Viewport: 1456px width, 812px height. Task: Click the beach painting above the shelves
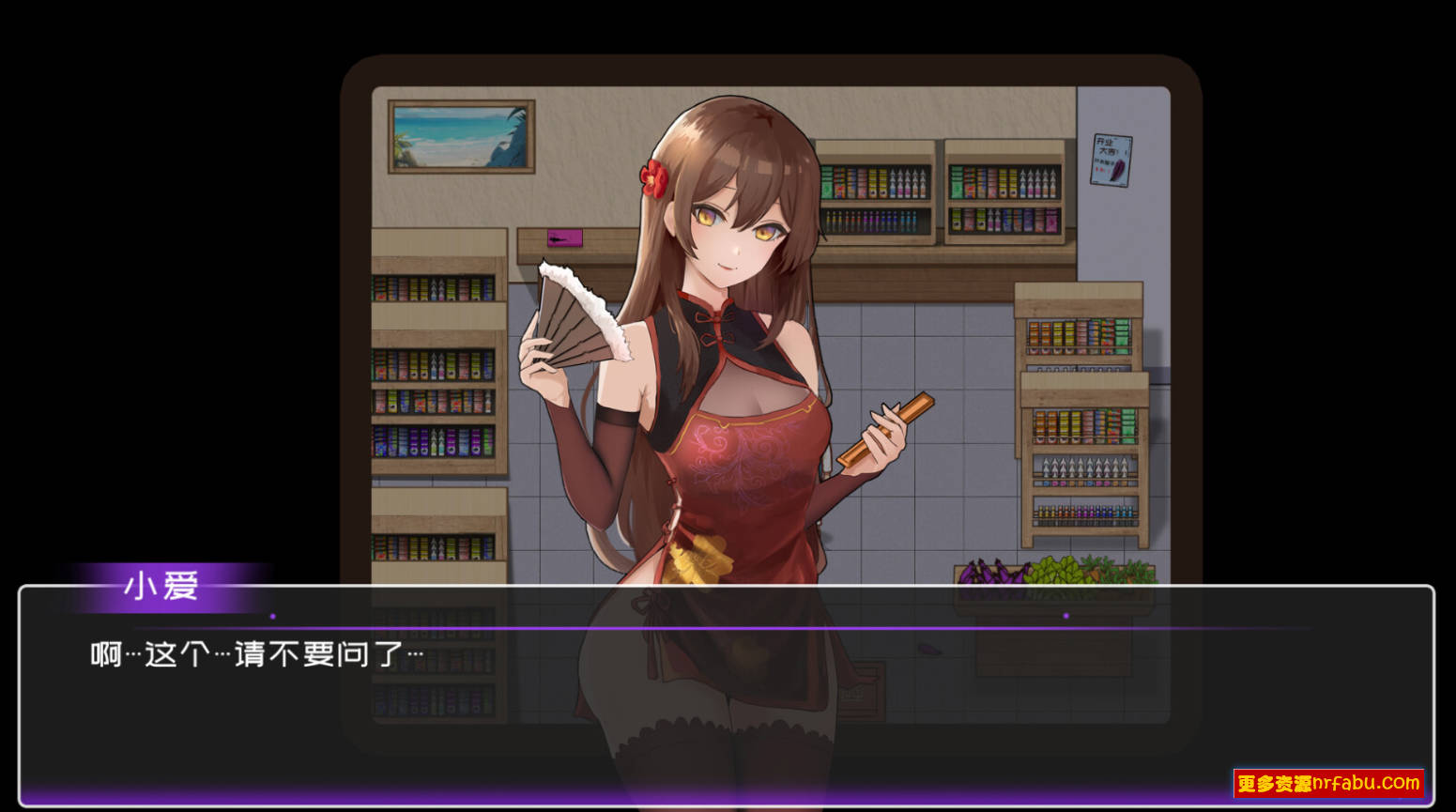click(460, 137)
